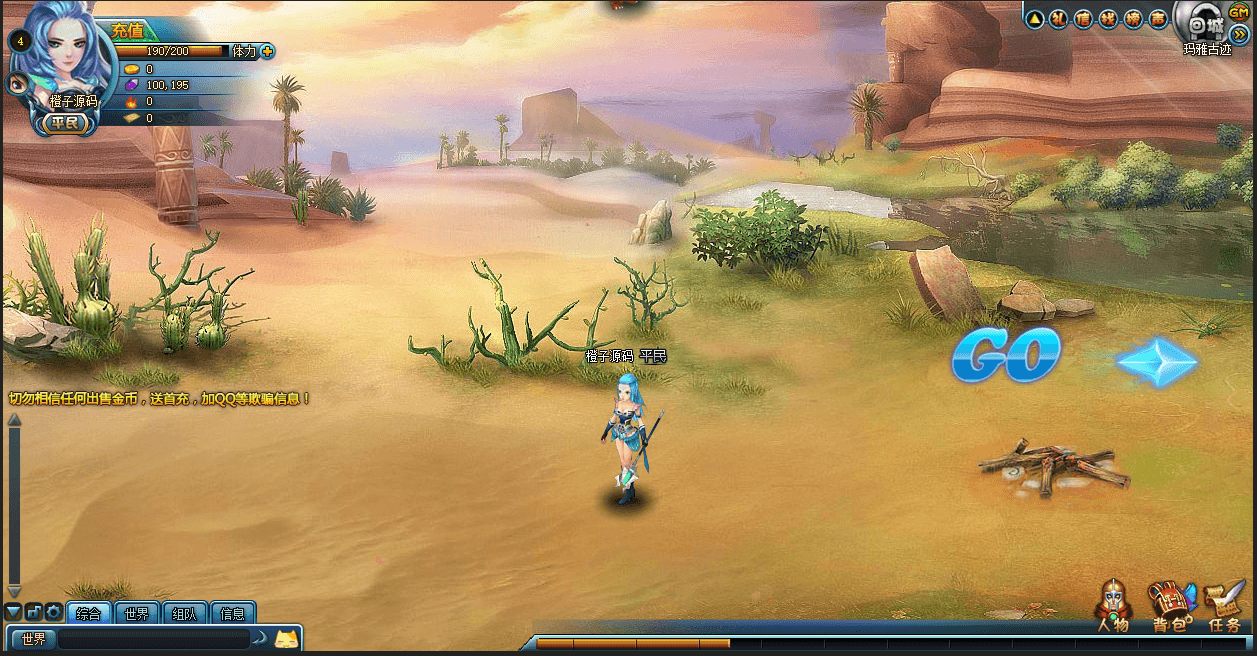This screenshot has height=656, width=1257.
Task: Open the 人物 character panel
Action: (x=1113, y=606)
